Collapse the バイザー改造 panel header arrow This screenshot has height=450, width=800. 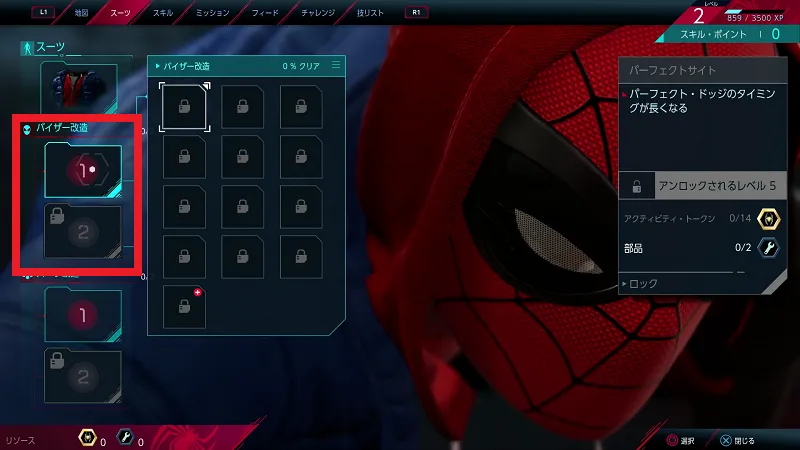tap(156, 66)
